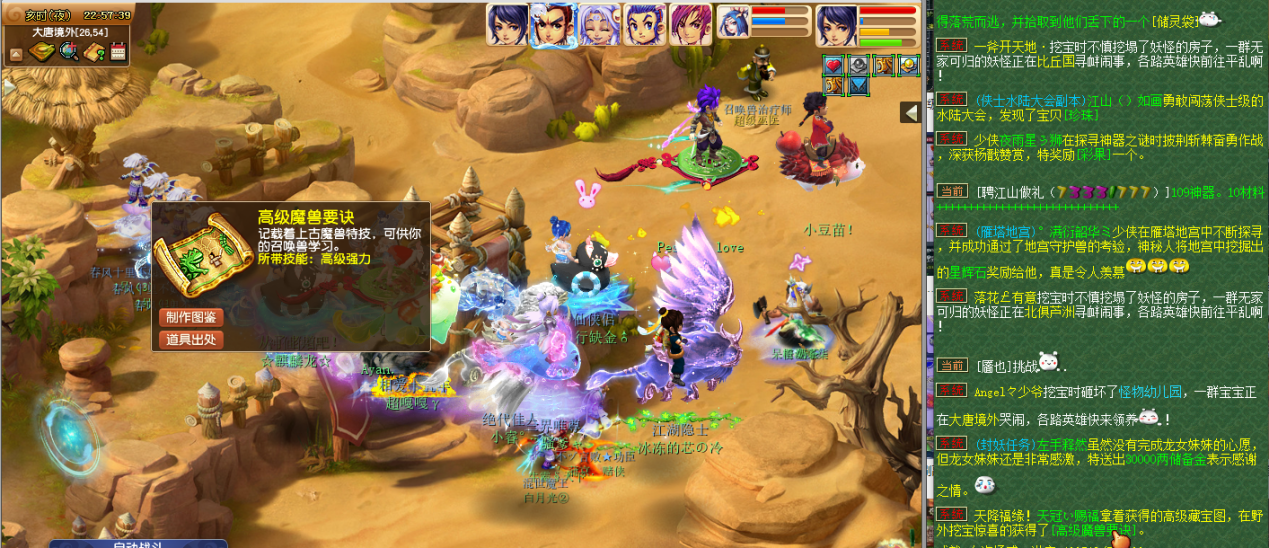
Task: Select the magenta-haired team member portrait
Action: point(690,25)
